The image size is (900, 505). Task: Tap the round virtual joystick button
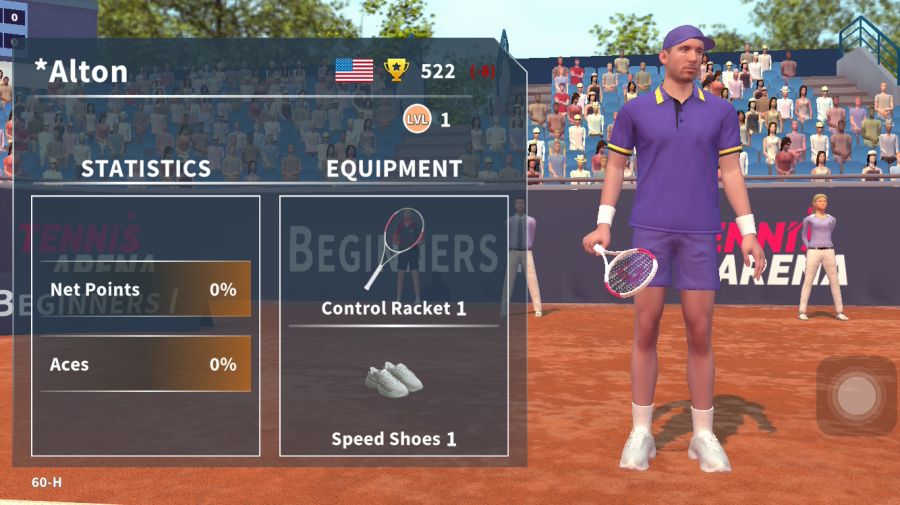click(856, 396)
